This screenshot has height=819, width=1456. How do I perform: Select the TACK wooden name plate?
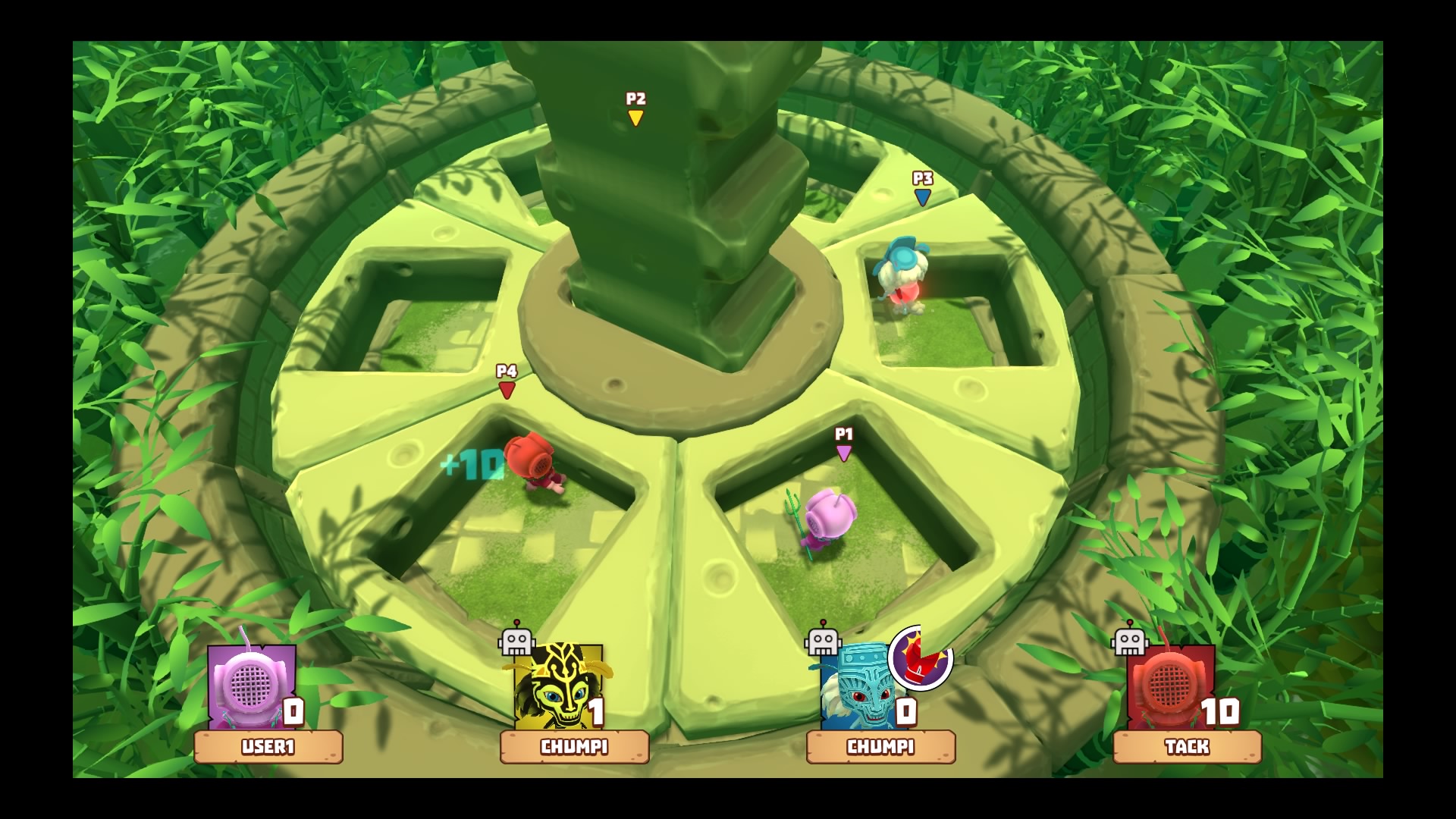[1187, 747]
